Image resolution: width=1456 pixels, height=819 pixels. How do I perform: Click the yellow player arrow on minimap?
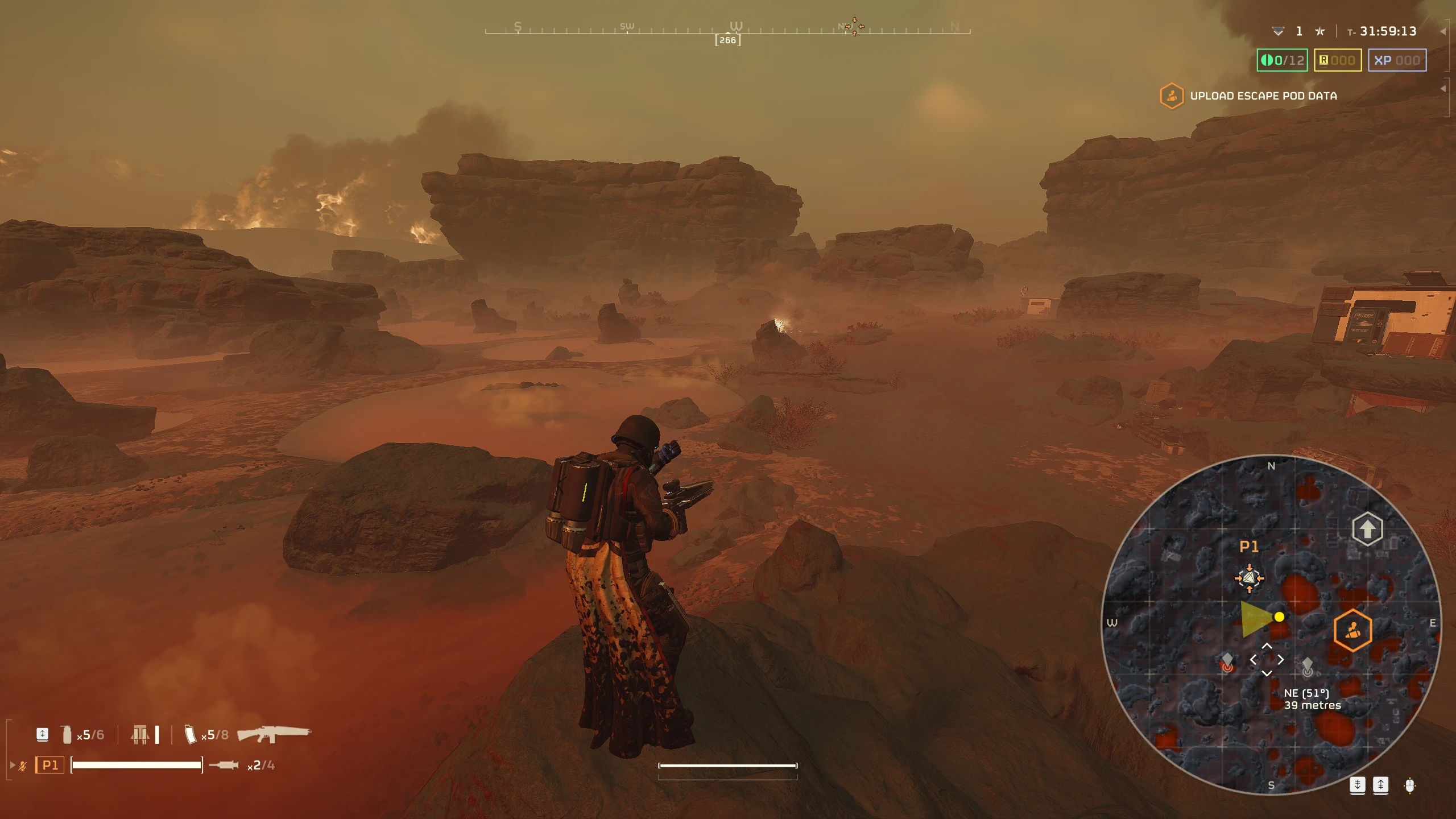click(x=1256, y=619)
